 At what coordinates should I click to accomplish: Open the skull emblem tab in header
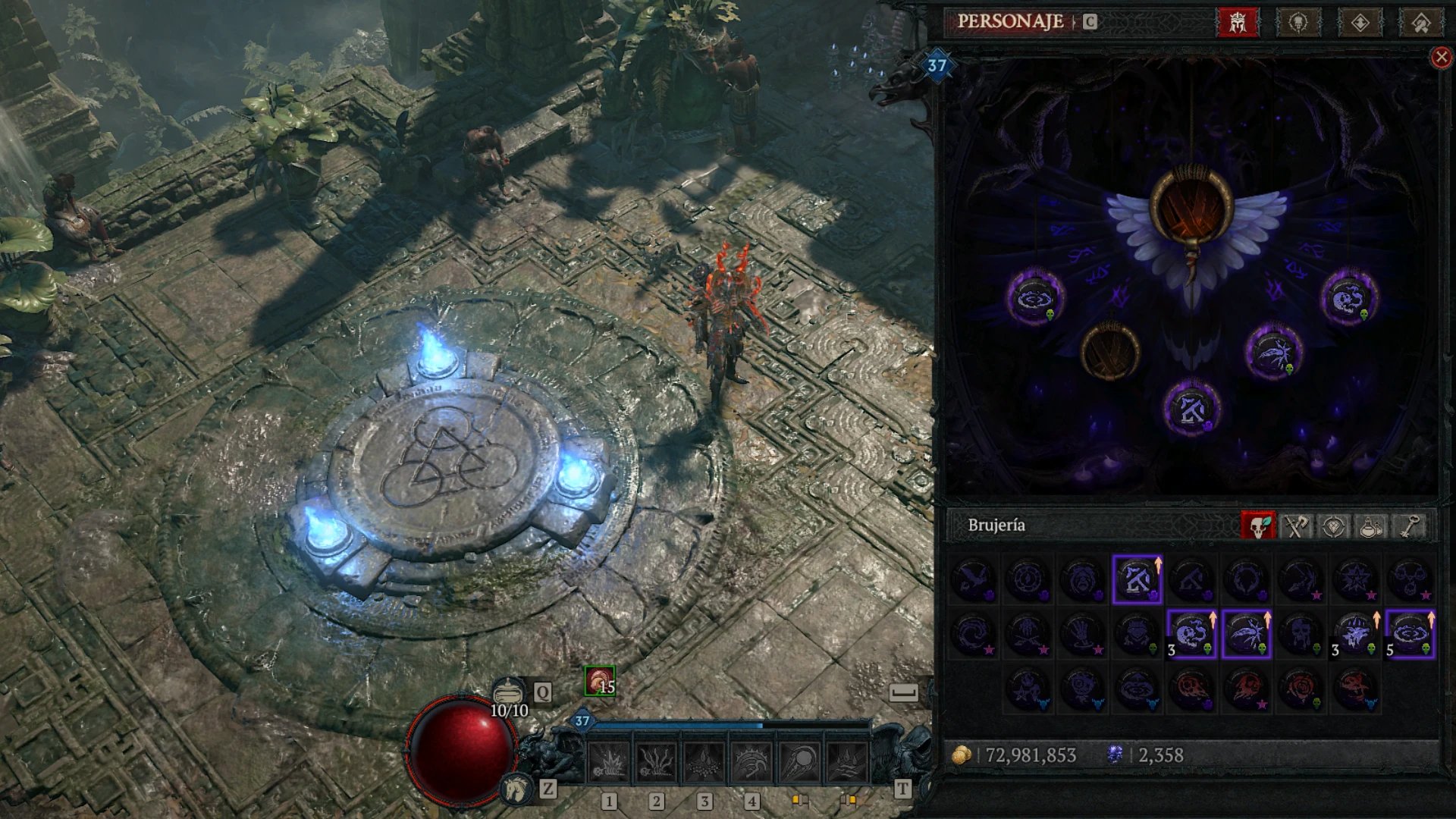click(1298, 22)
